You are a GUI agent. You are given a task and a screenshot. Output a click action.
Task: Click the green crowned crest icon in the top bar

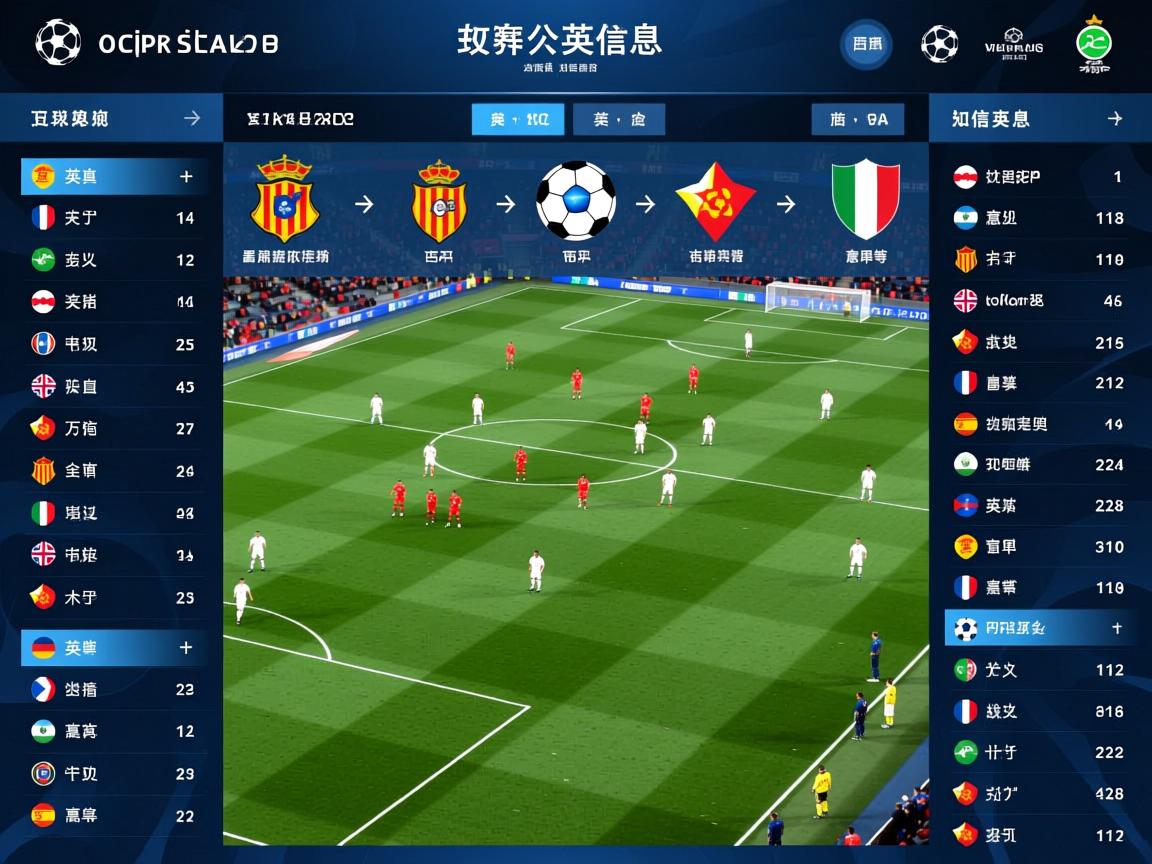click(1093, 44)
